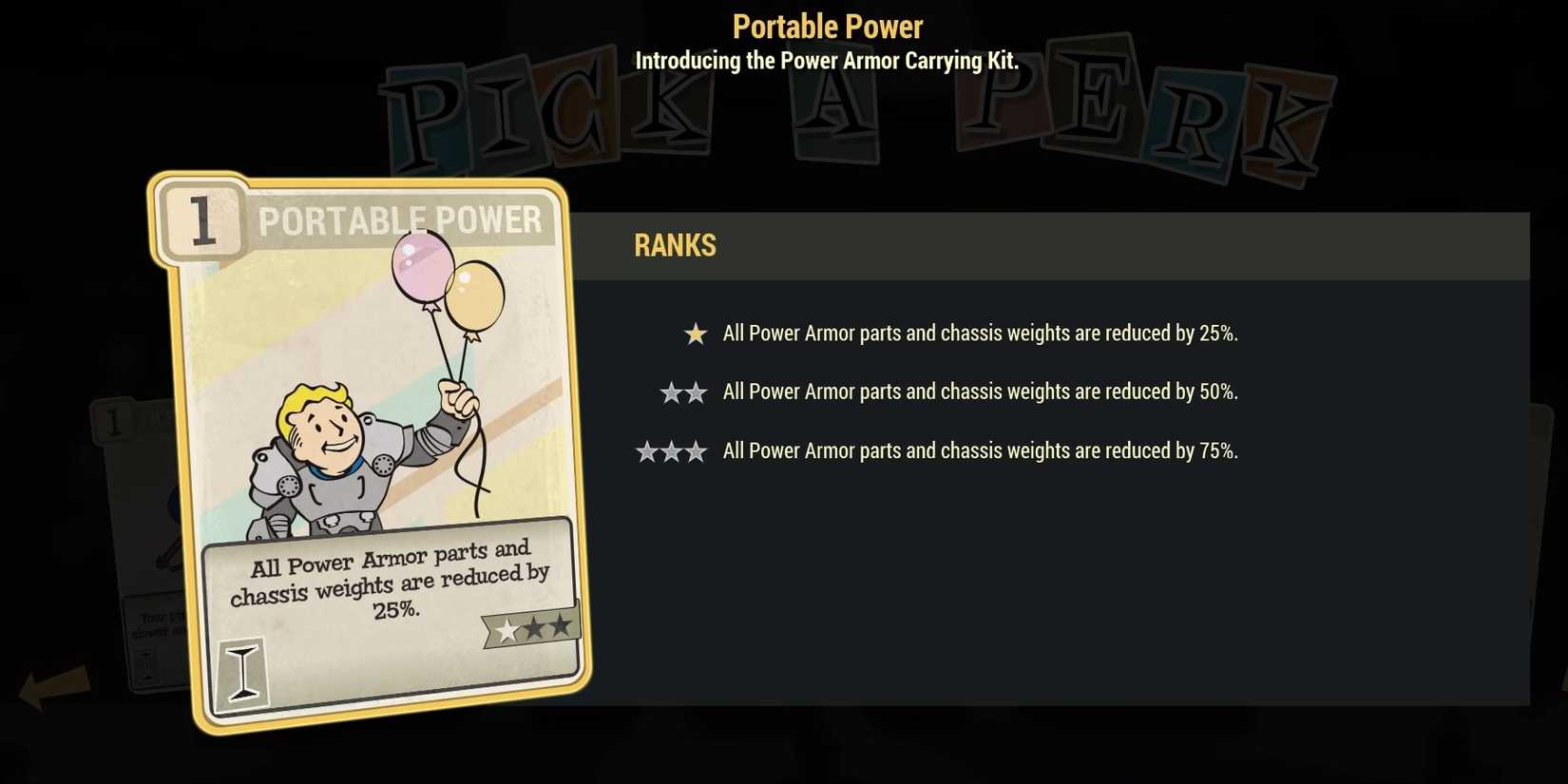1568x784 pixels.
Task: Toggle rank one of Portable Power
Action: pos(981,334)
